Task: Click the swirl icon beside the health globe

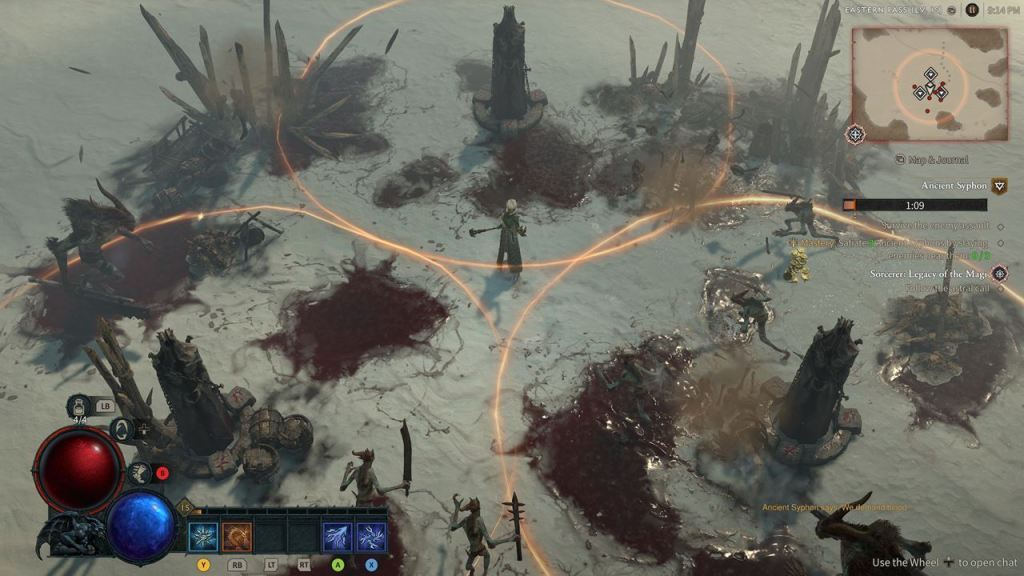Action: [122, 430]
